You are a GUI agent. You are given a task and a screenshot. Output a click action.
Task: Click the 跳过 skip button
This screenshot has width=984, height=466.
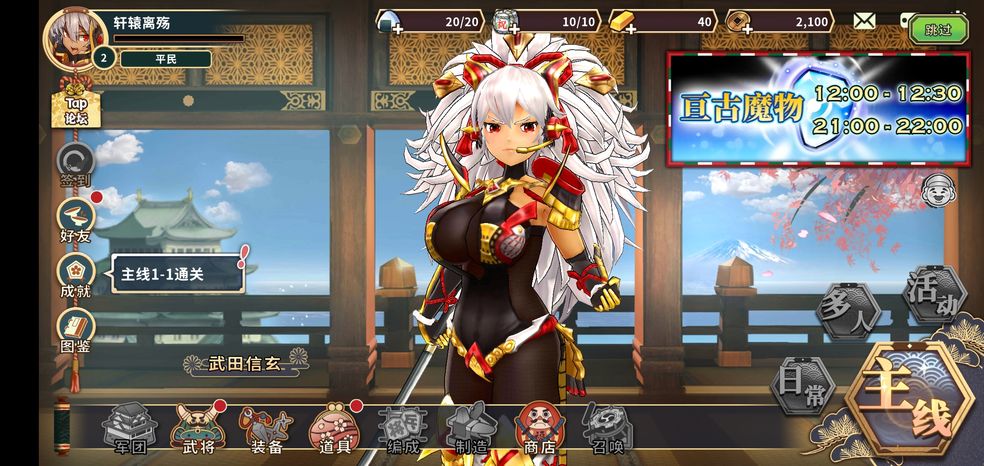pos(938,29)
